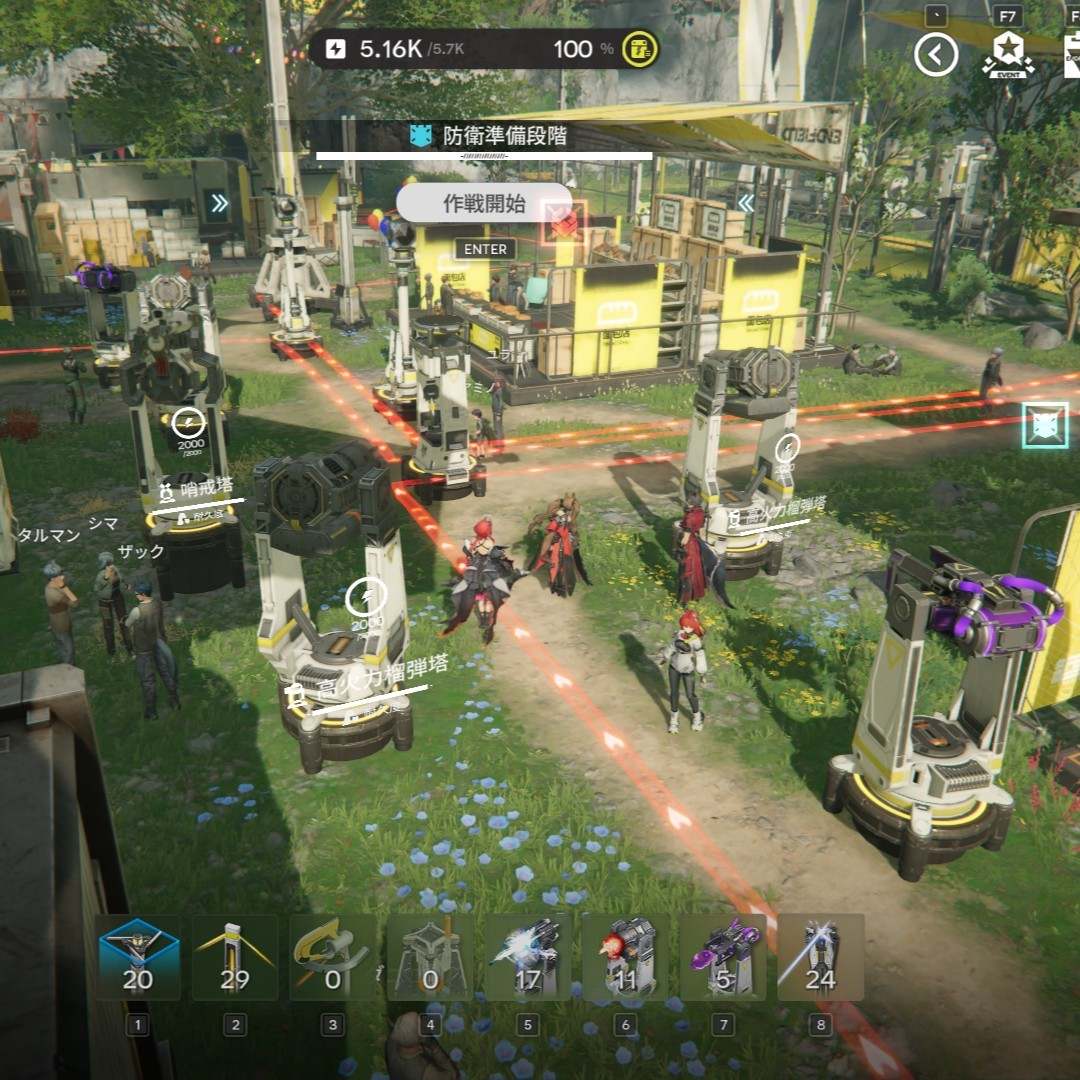Pick the grey tower slot showing 0
Screen dimensions: 1080x1080
[x=430, y=958]
